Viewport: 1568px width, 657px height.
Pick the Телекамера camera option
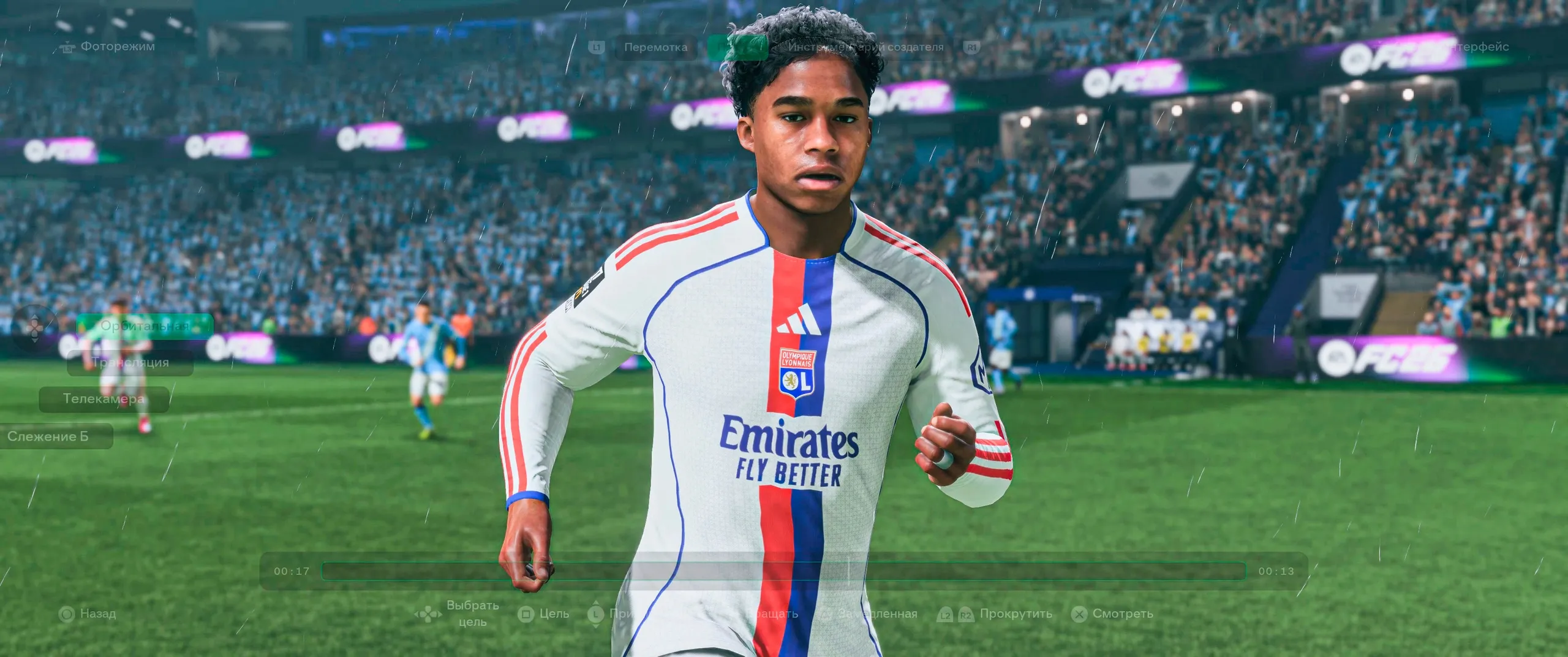(x=104, y=399)
